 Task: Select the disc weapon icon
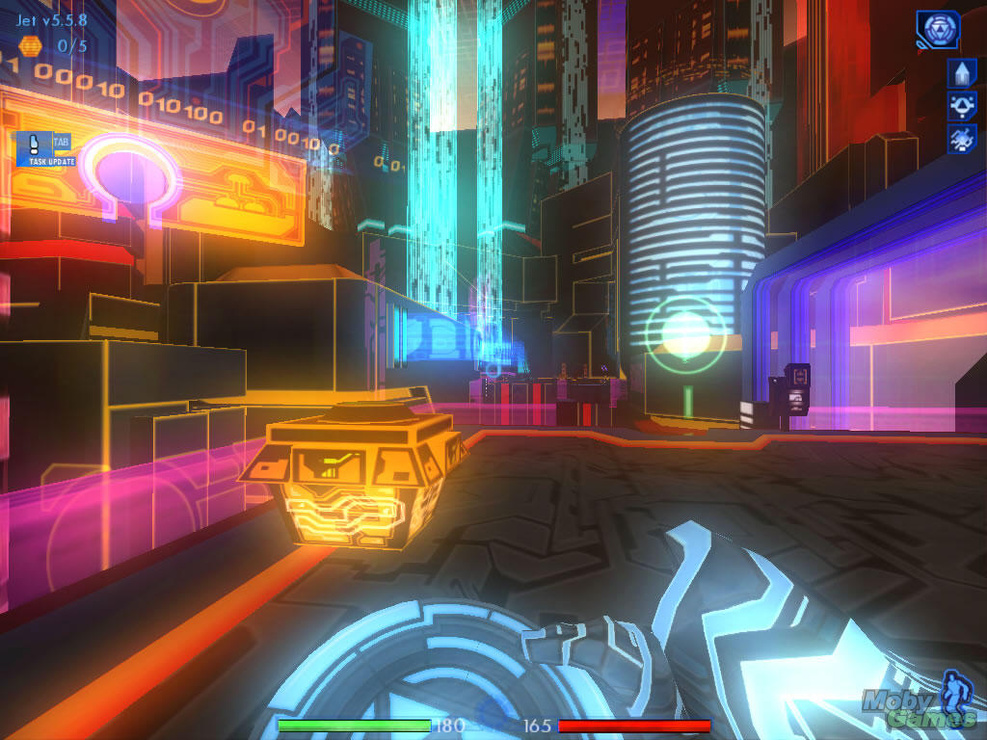pyautogui.click(x=938, y=30)
